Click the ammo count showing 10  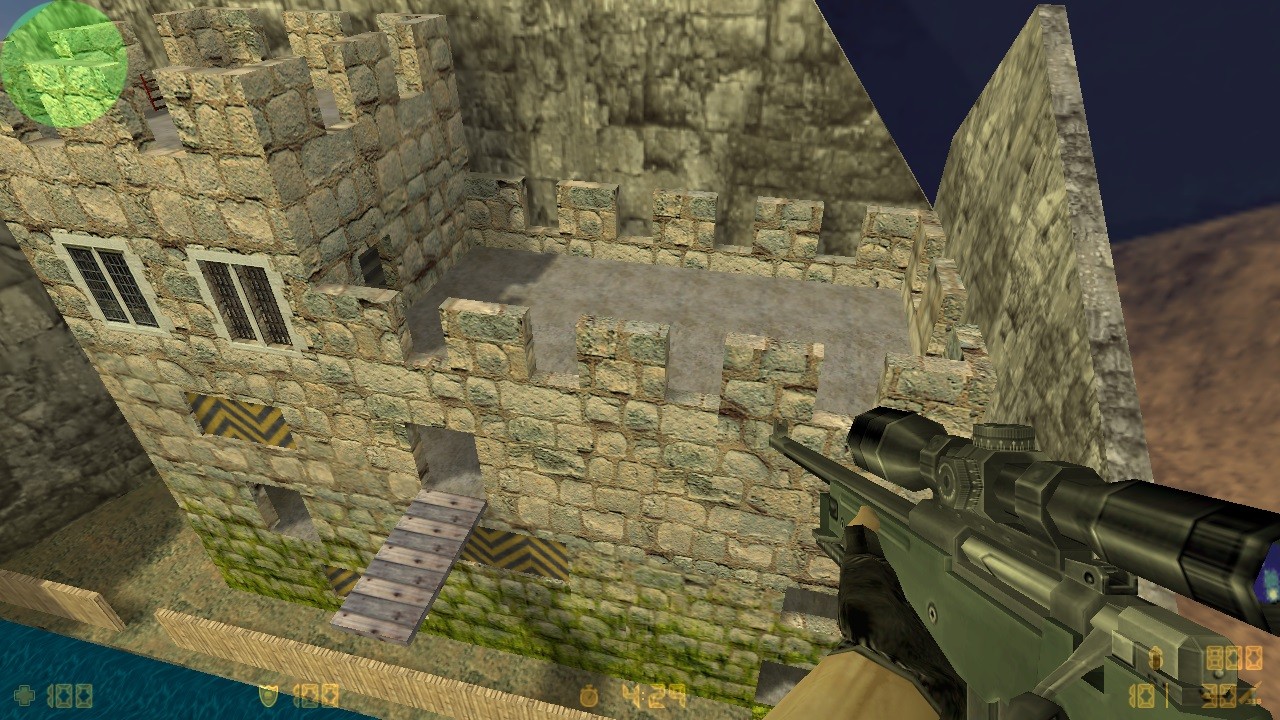1143,697
